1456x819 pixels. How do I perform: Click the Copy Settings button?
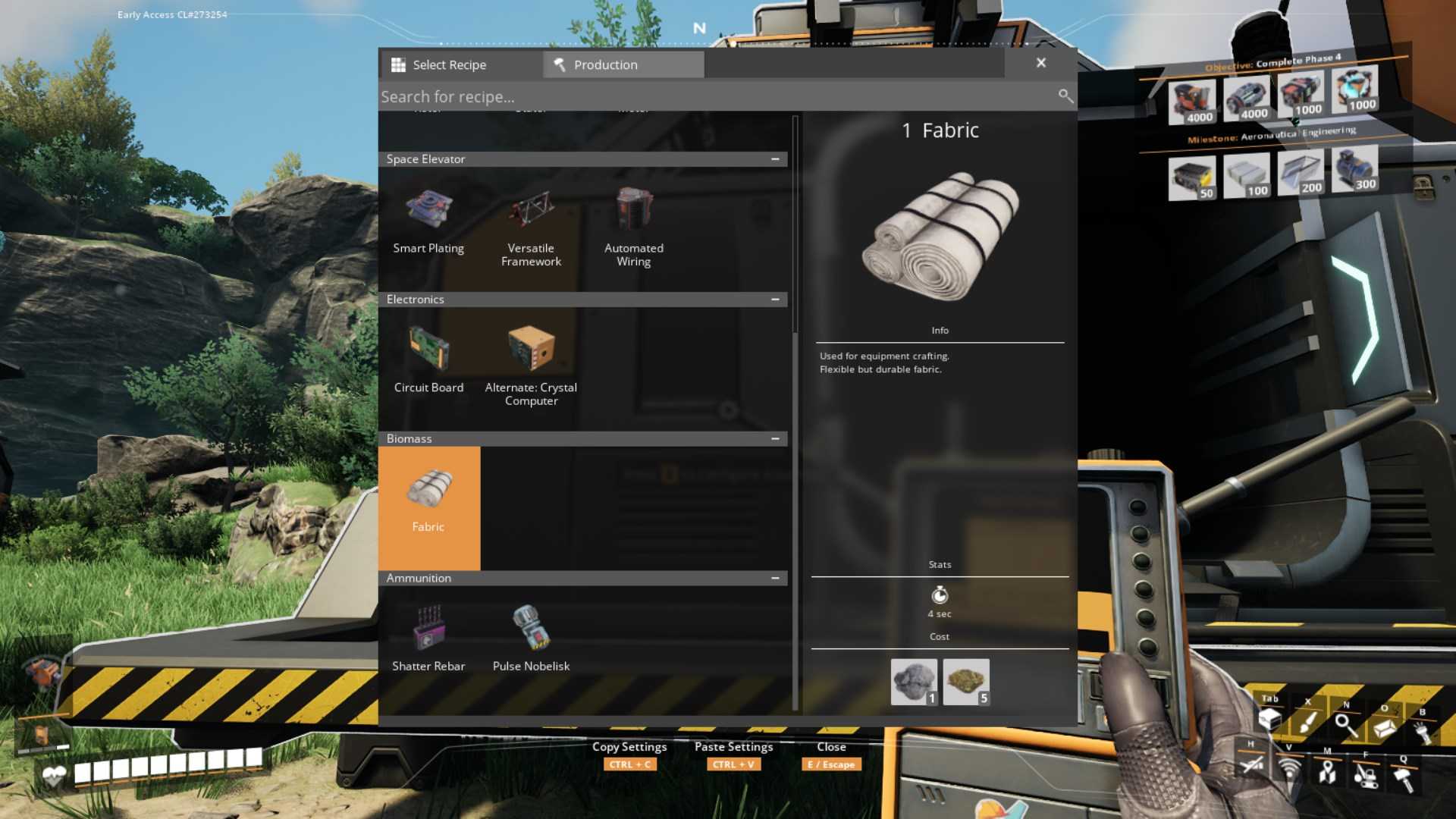pos(629,755)
